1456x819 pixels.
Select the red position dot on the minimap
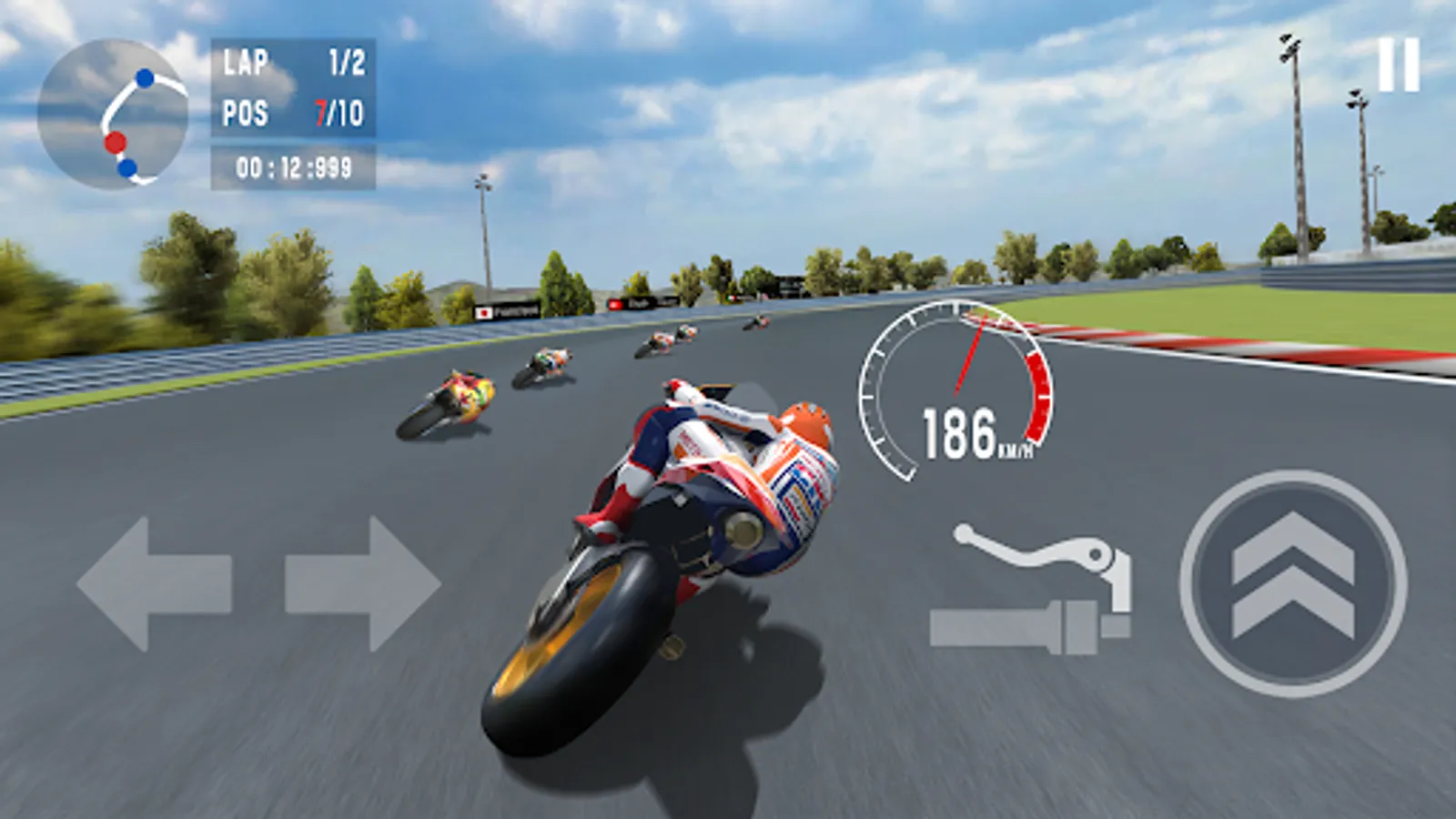coord(117,142)
